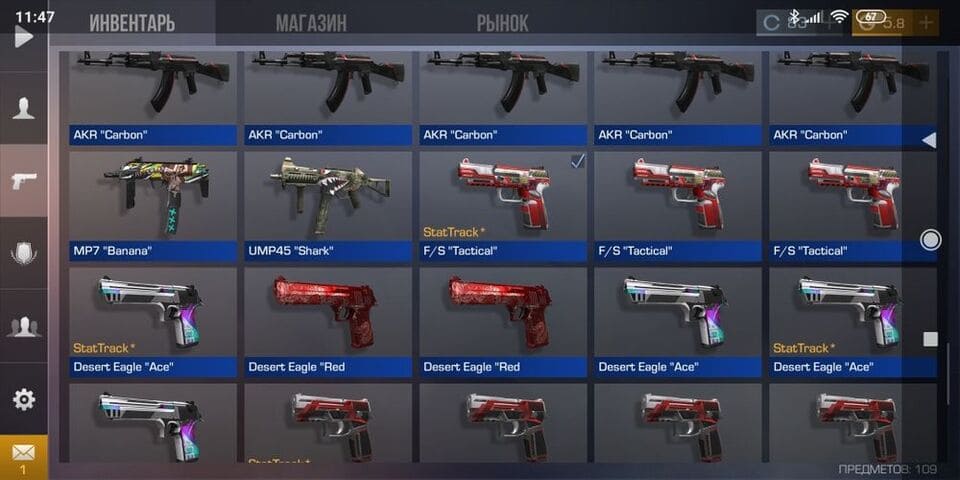The image size is (960, 480).
Task: Switch to the МАГАЗИН tab
Action: (311, 22)
